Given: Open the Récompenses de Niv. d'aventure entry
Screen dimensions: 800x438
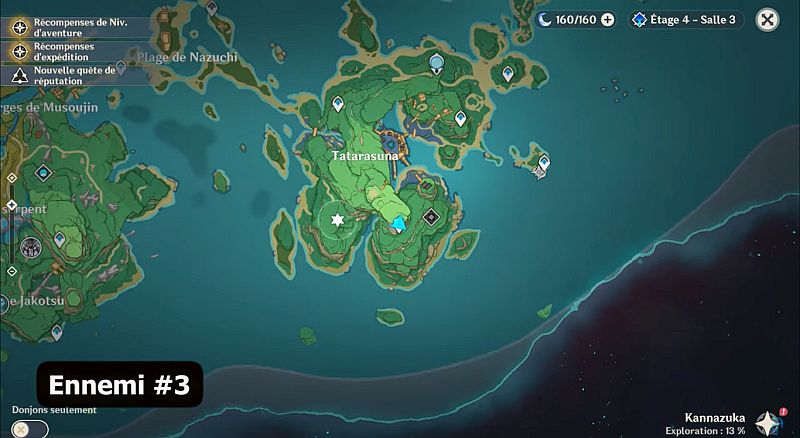Looking at the screenshot, I should 18,27.
